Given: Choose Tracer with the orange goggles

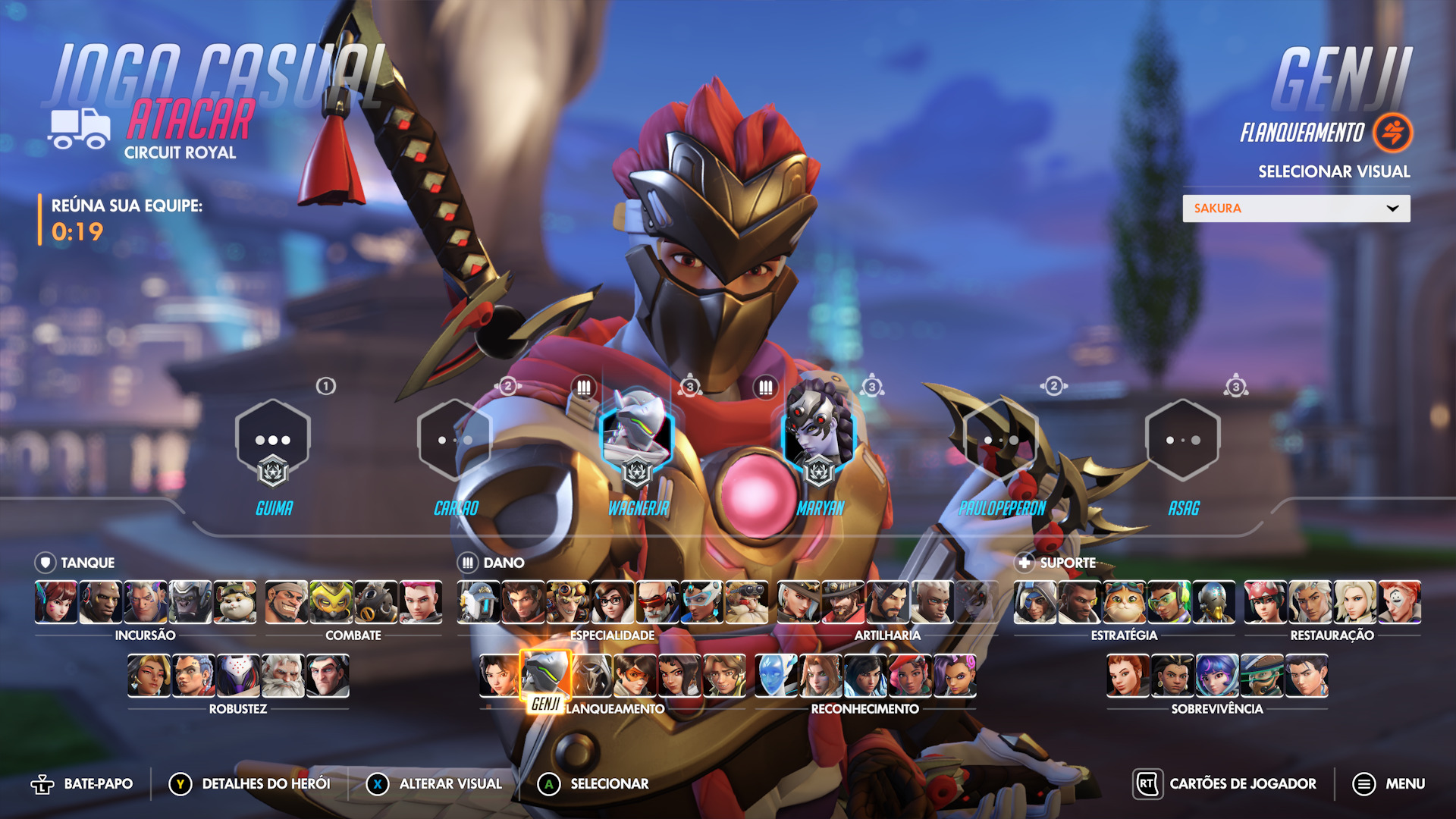Looking at the screenshot, I should [x=635, y=676].
